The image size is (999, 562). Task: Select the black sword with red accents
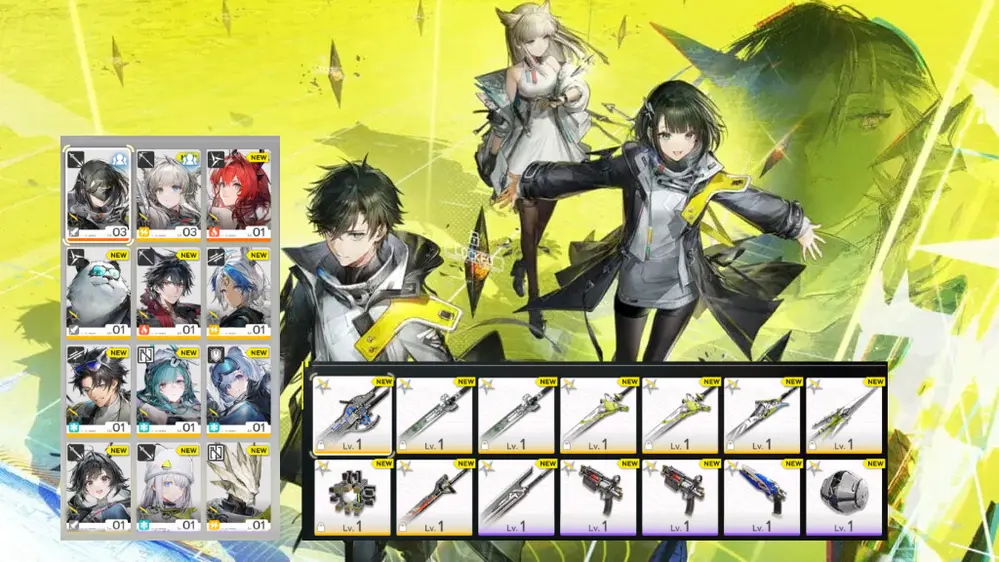tap(435, 497)
